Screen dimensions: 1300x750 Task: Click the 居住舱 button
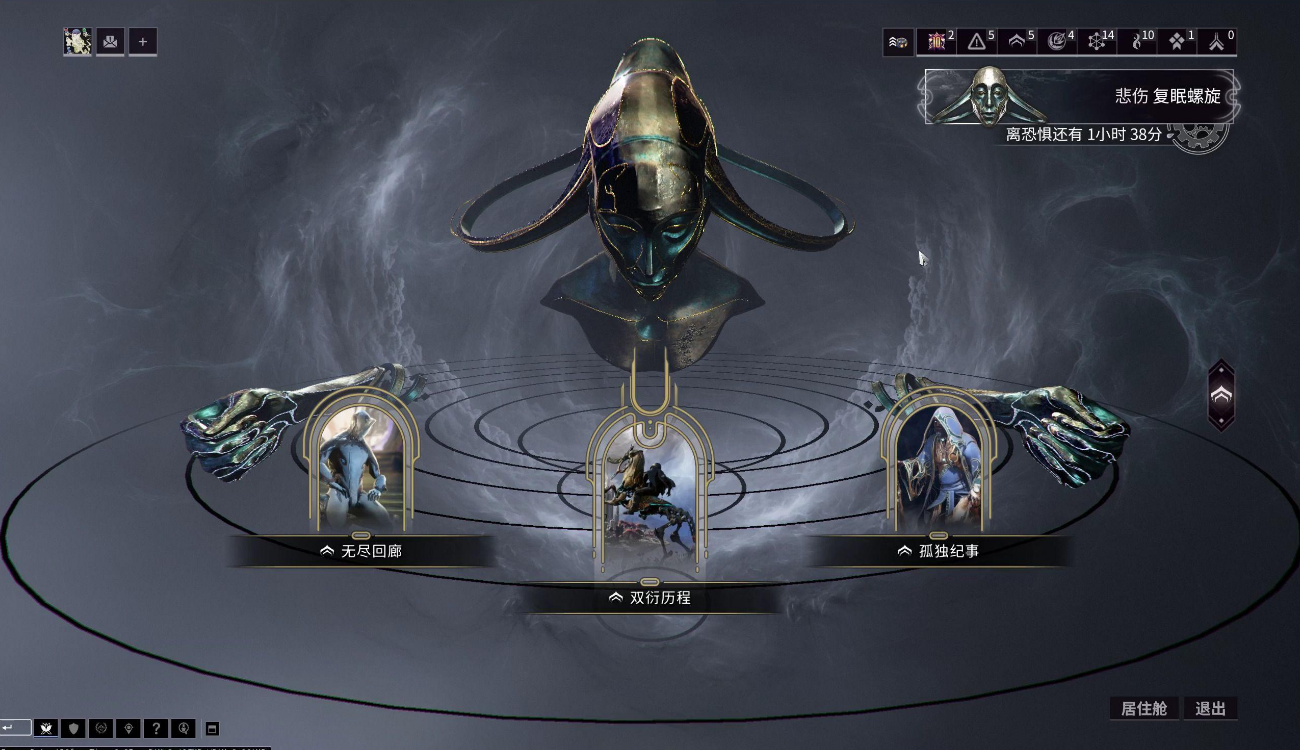coord(1144,708)
